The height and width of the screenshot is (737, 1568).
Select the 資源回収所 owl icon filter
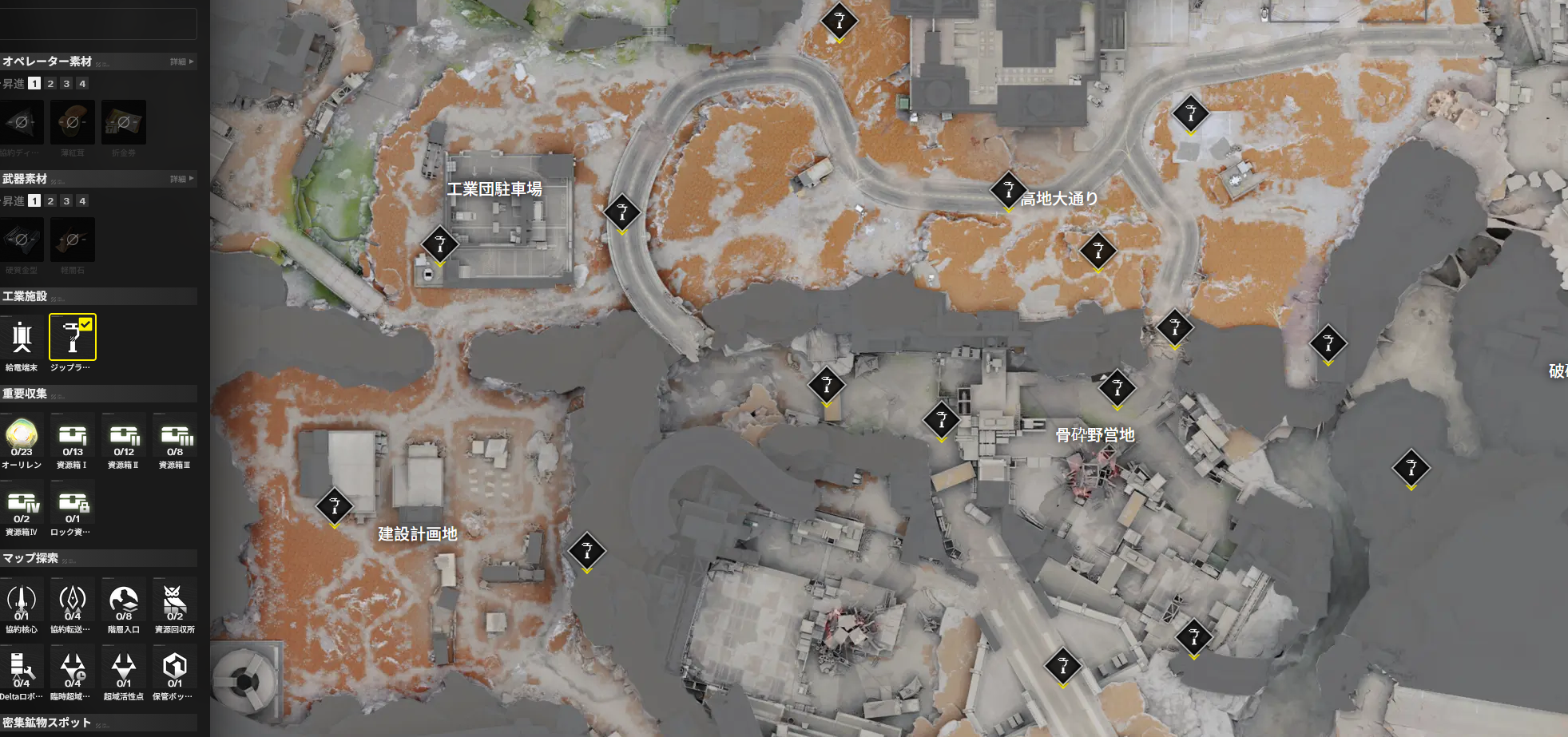click(x=175, y=601)
